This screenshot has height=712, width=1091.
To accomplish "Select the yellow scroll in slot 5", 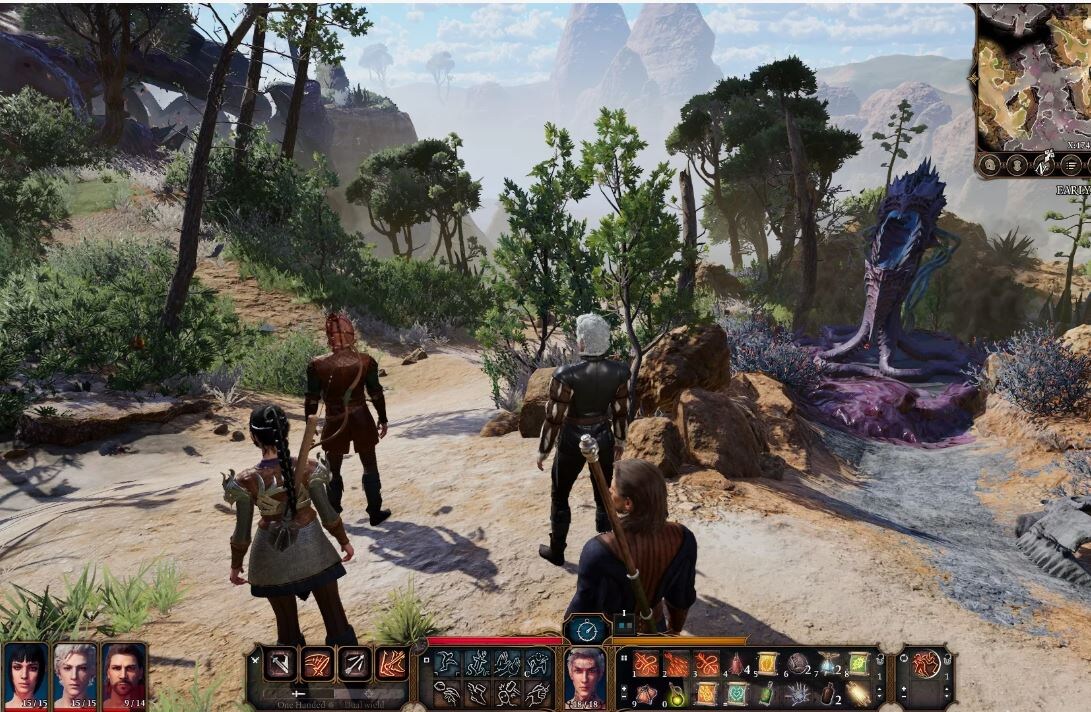I will tap(767, 664).
